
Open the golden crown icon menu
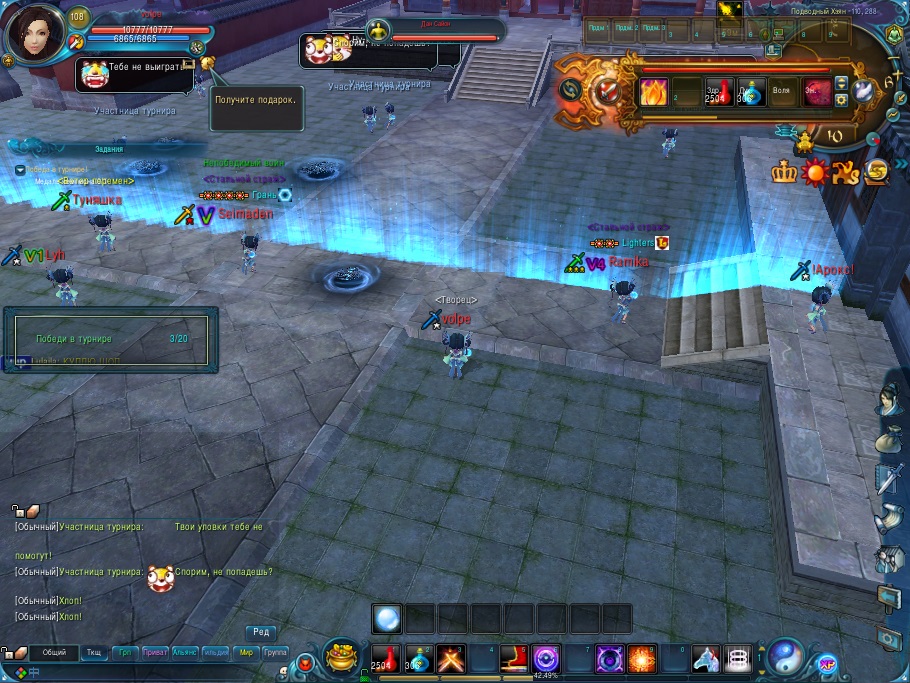[x=783, y=172]
